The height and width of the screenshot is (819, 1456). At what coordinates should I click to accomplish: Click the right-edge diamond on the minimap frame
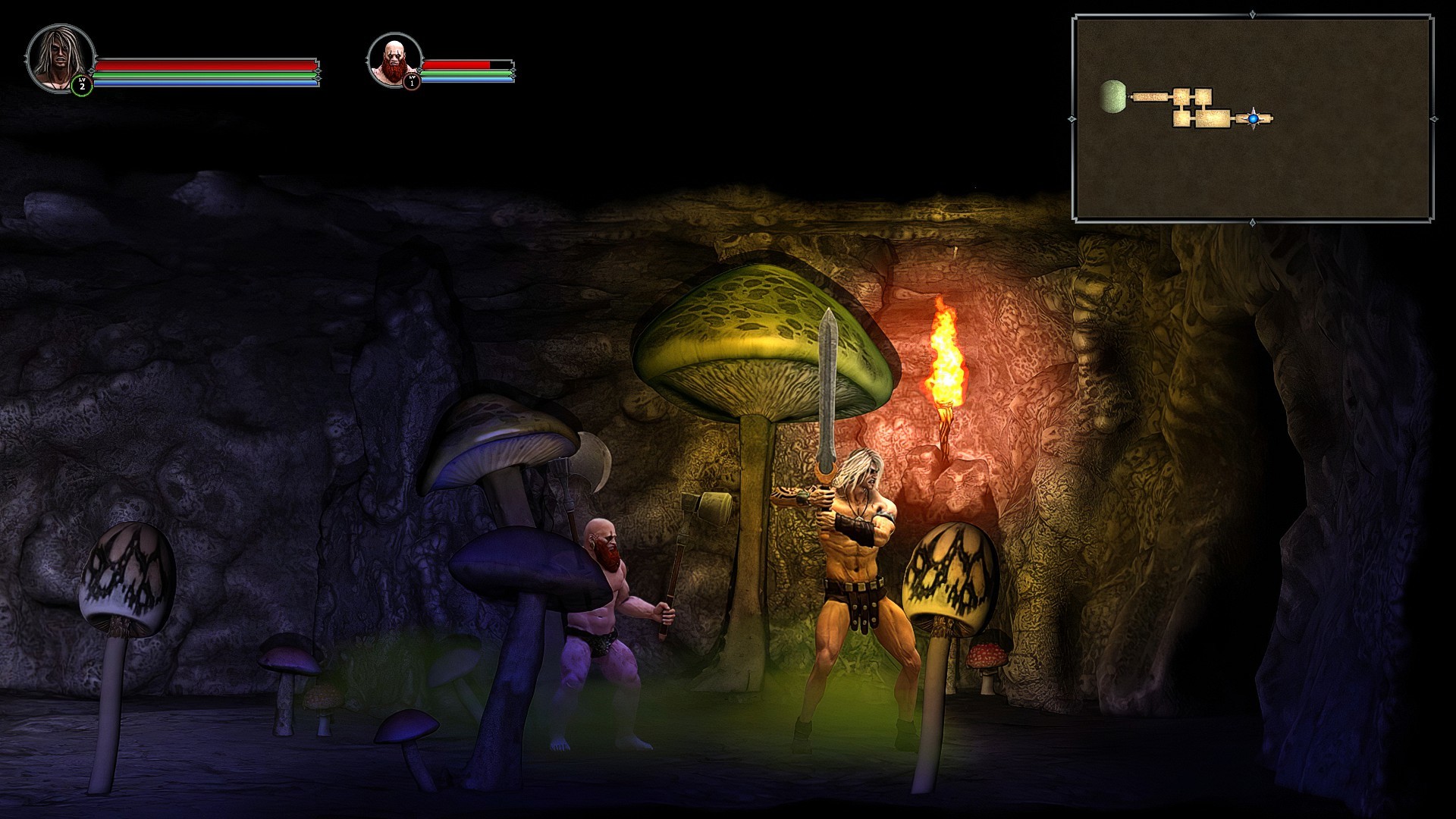pos(1434,118)
